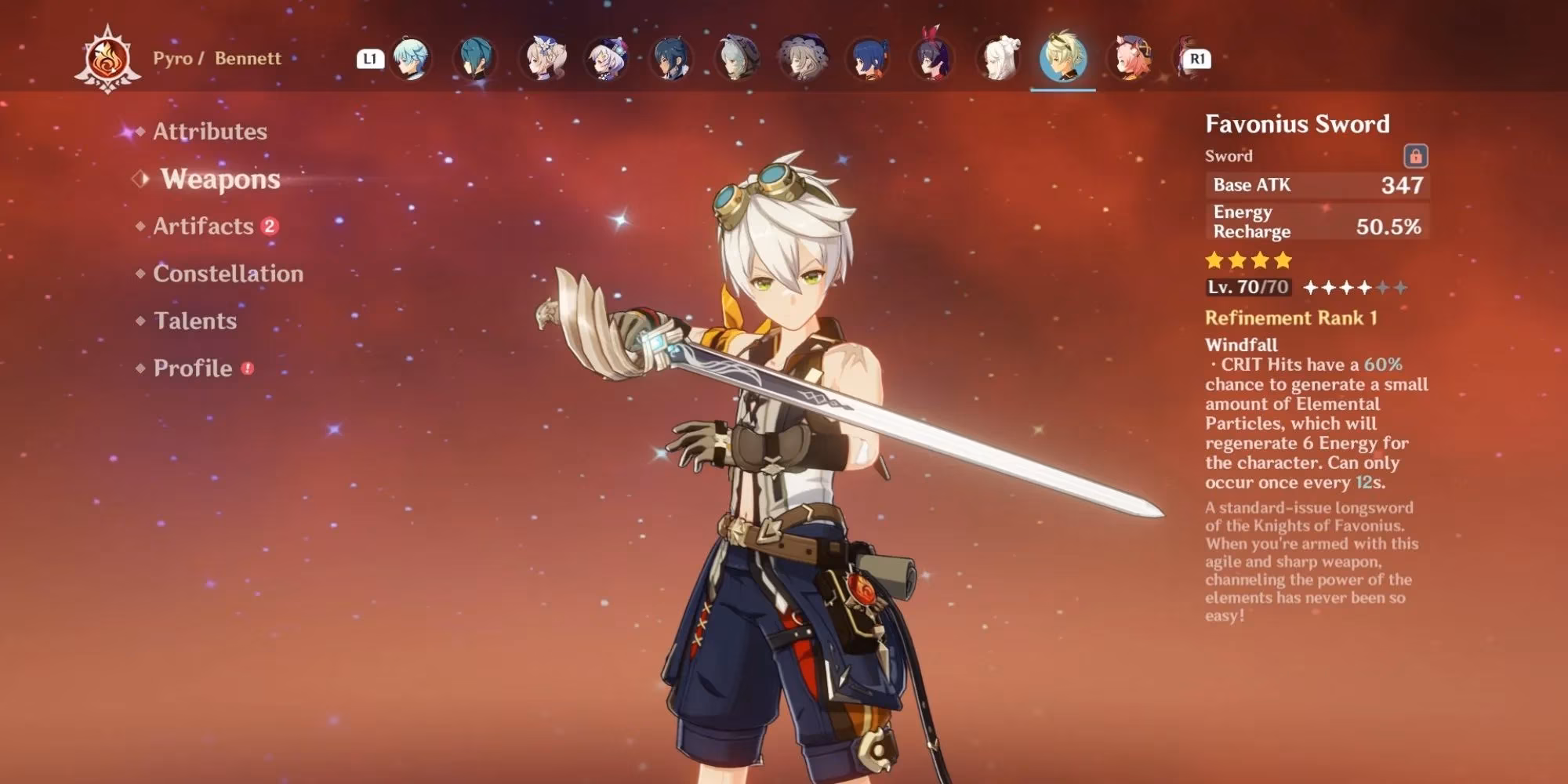Click the Pyro element emblem
The image size is (1568, 784).
click(107, 59)
